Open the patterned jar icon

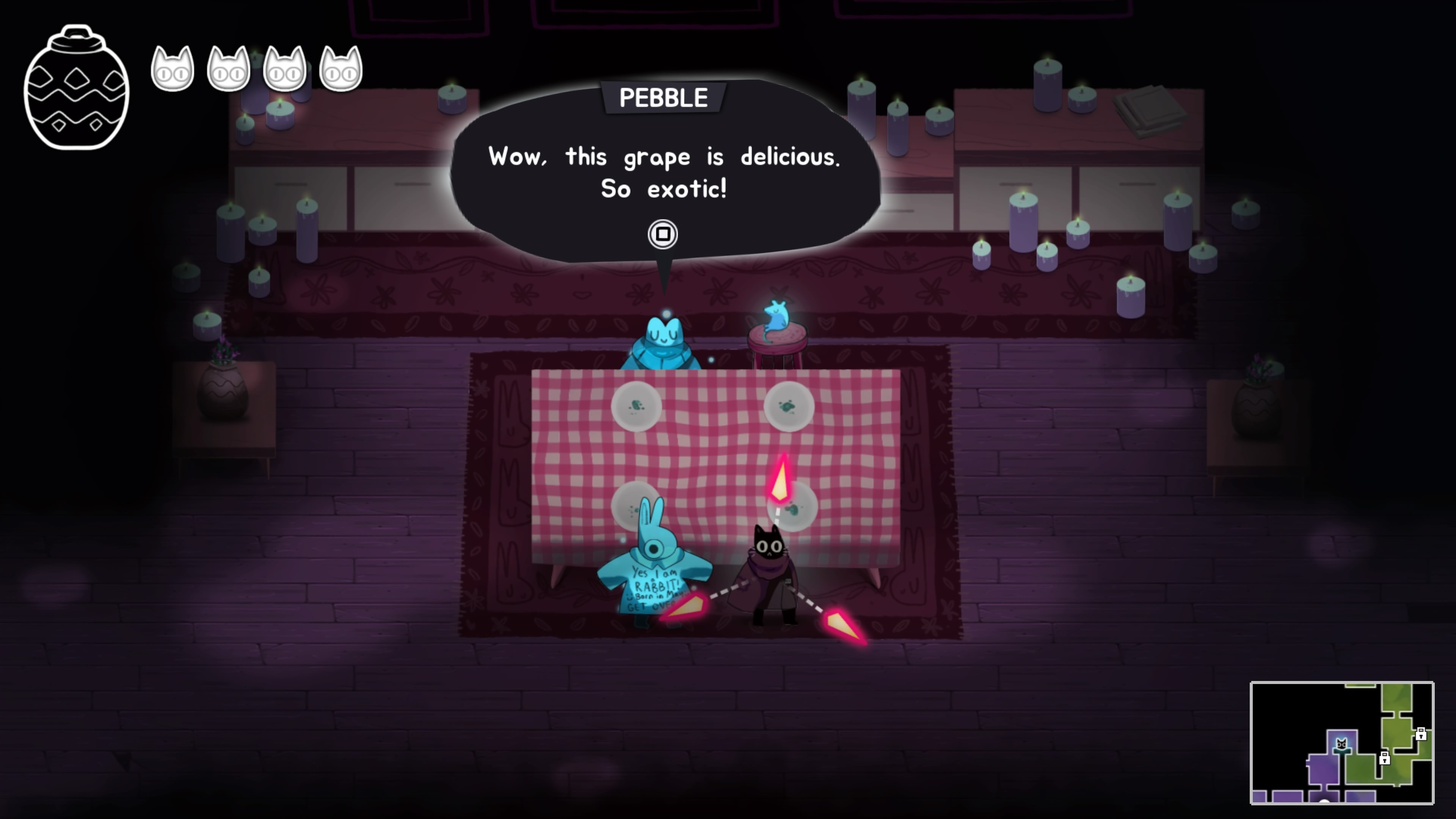point(76,88)
